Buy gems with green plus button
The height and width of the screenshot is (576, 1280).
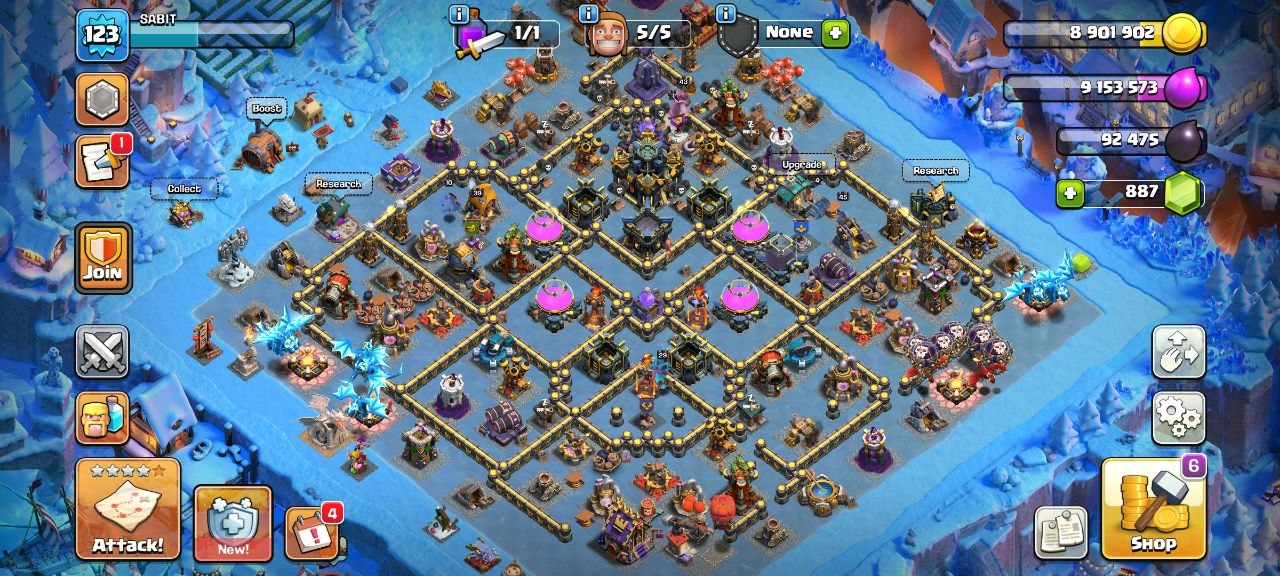(x=1070, y=192)
